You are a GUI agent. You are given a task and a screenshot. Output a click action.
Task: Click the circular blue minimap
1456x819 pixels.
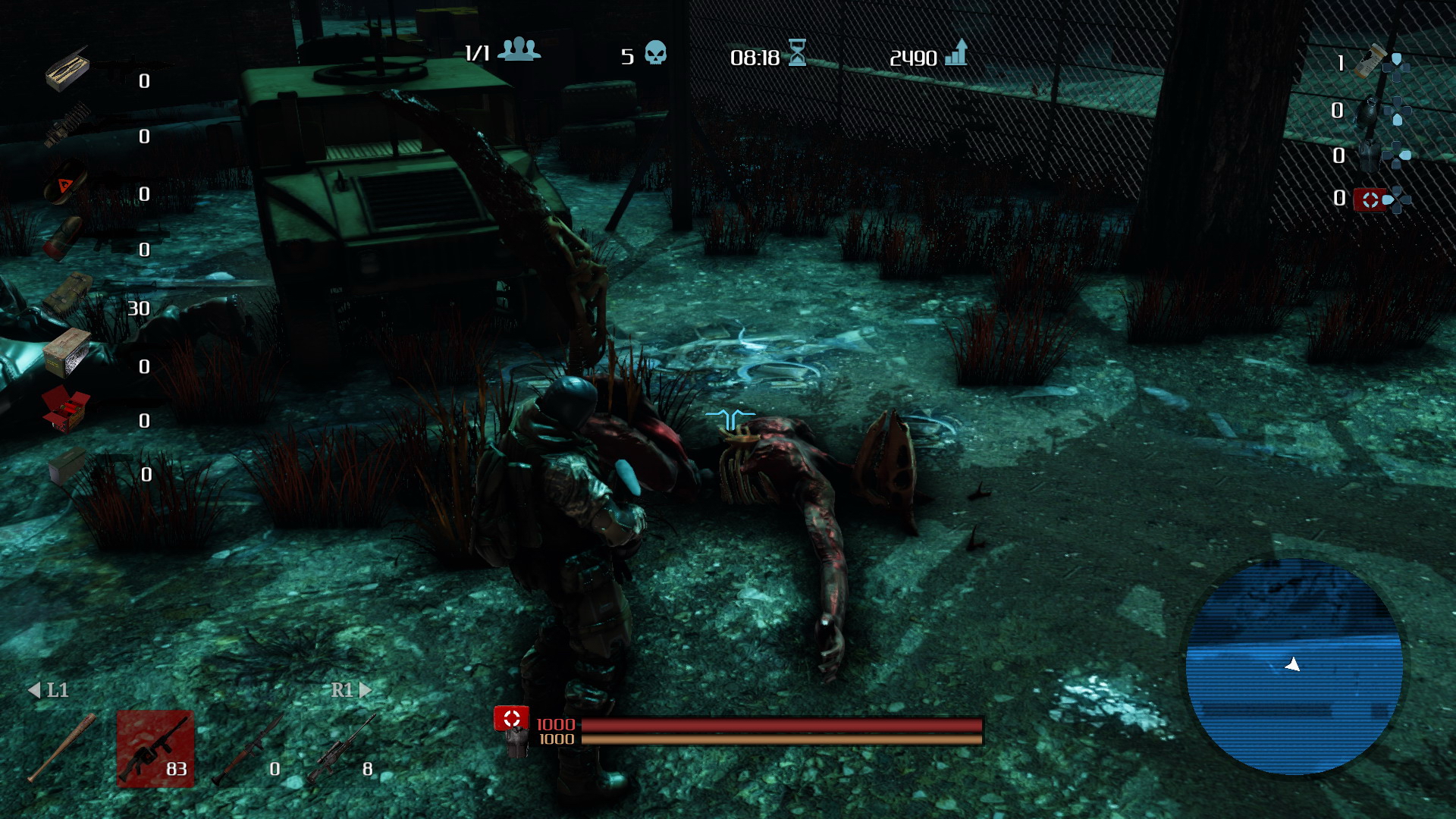1294,667
